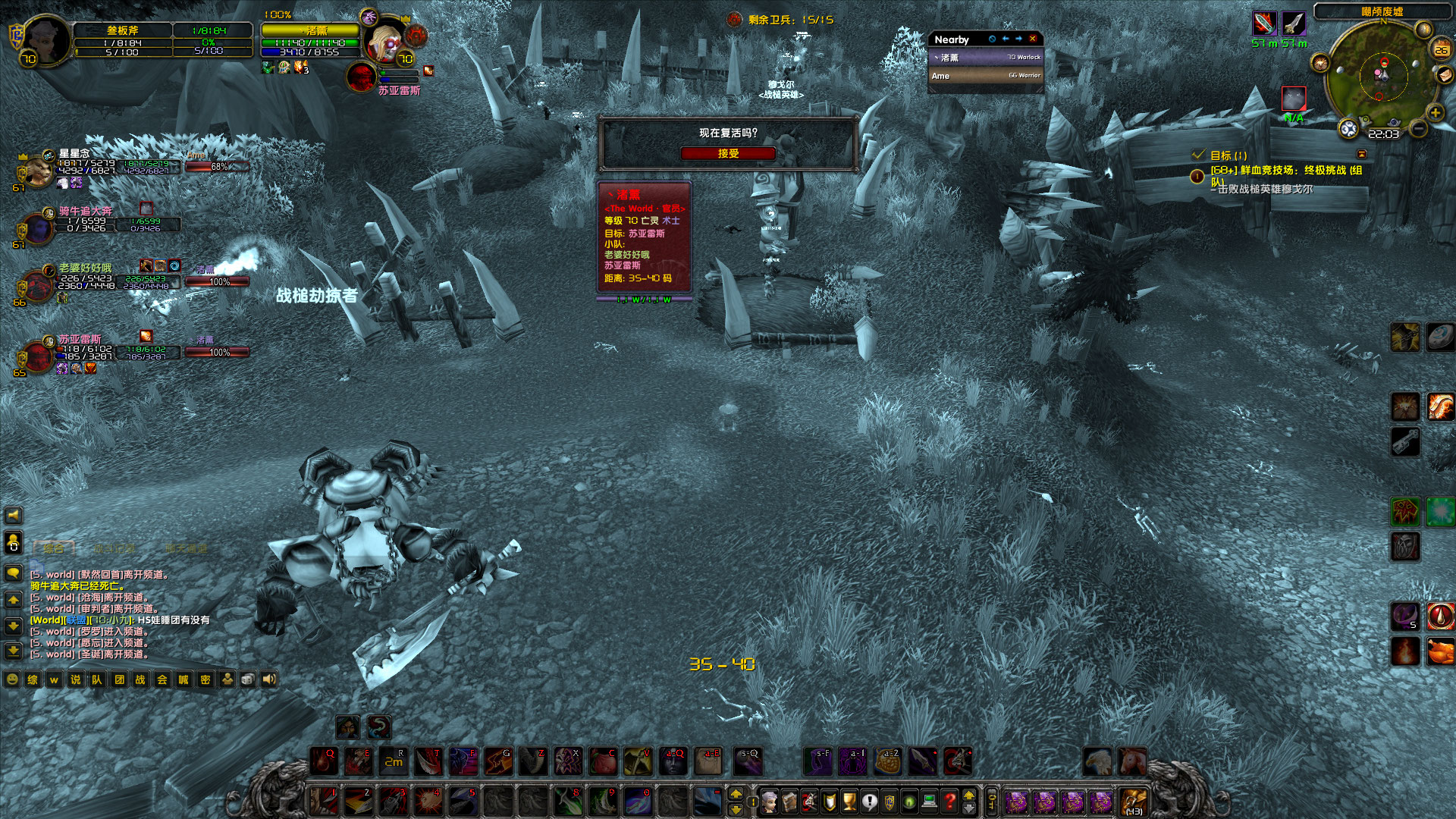
Task: Click the red question mark help icon
Action: click(x=949, y=801)
